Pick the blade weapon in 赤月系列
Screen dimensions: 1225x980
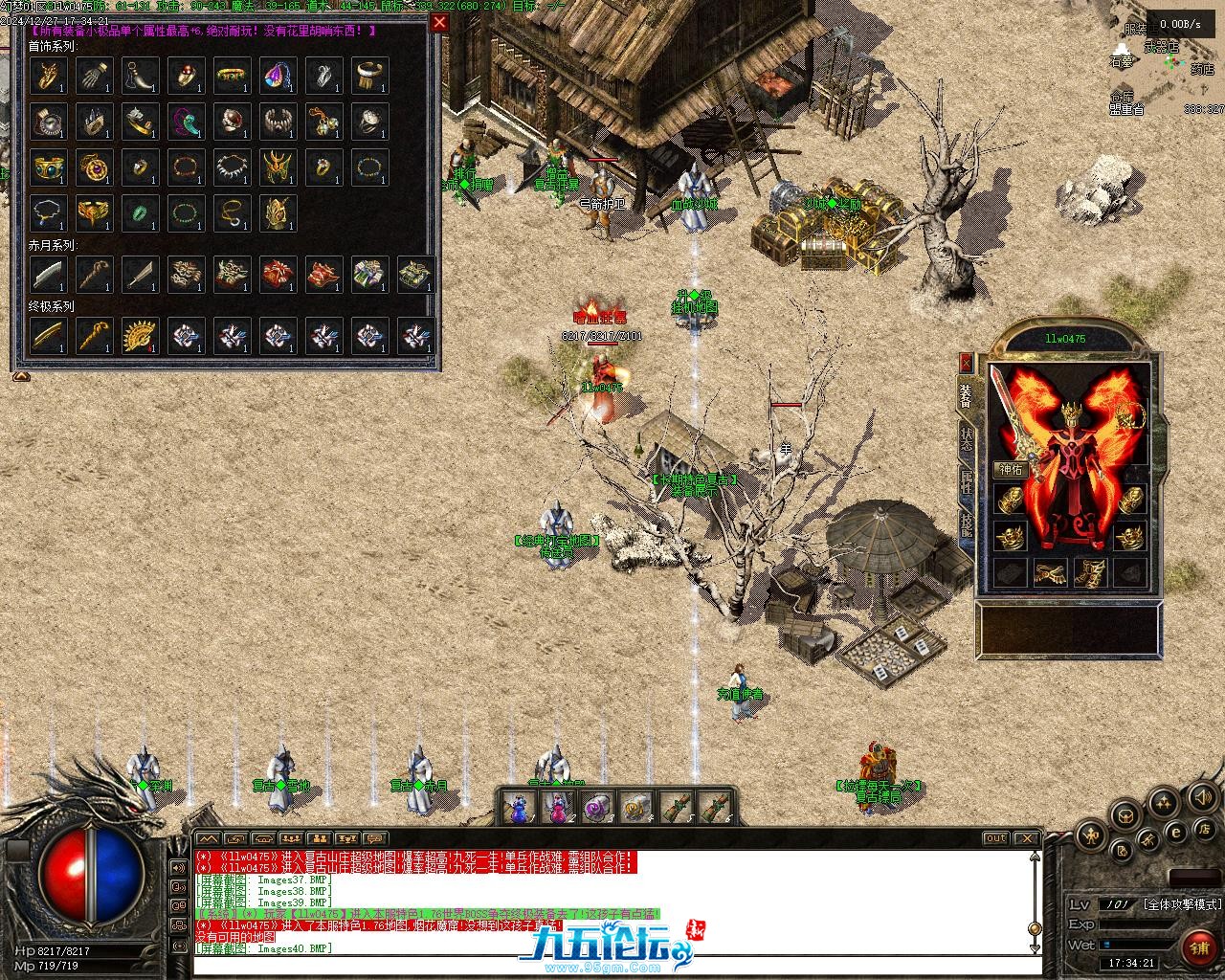tap(49, 275)
